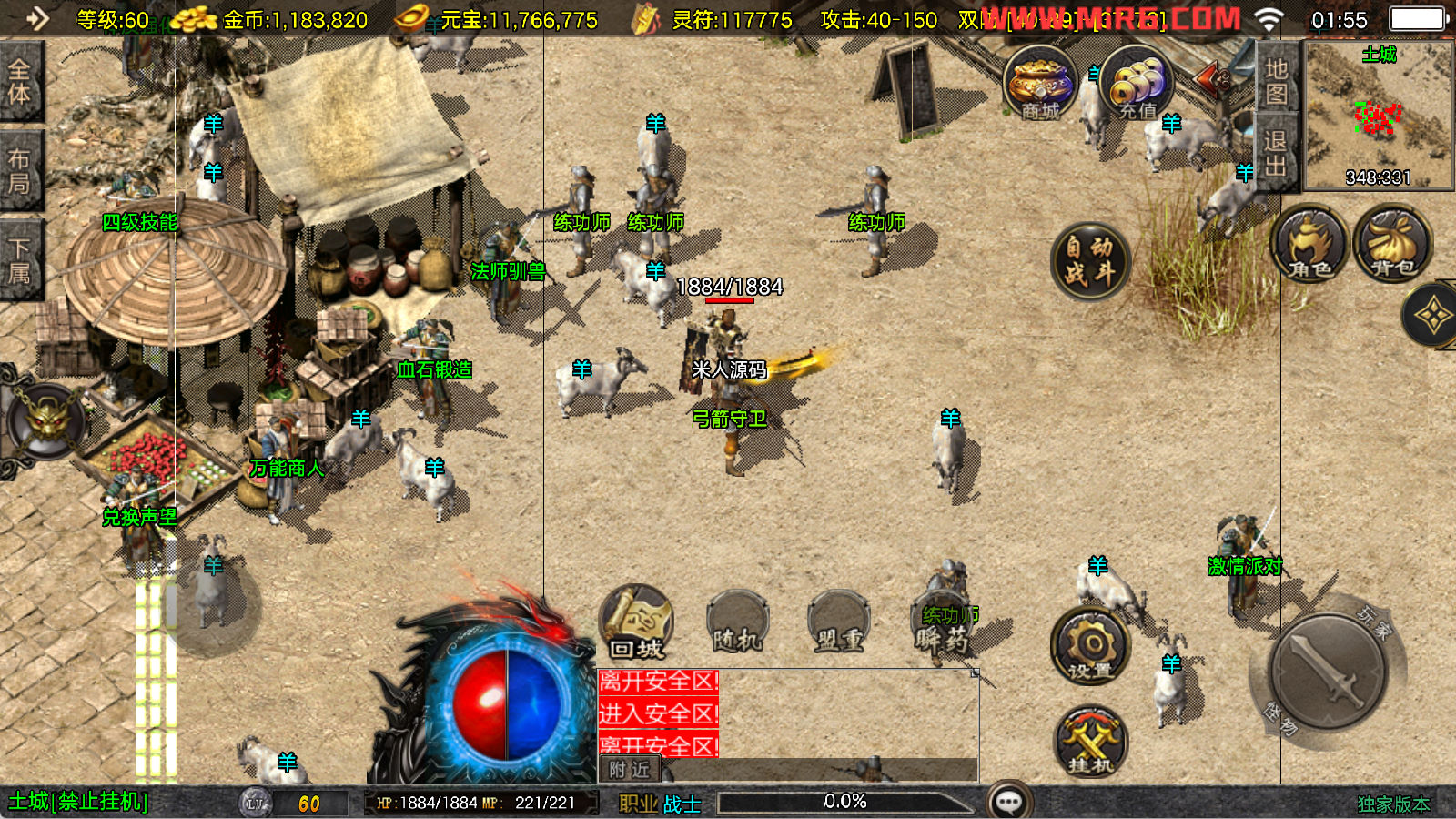The image size is (1456, 819).
Task: Activate the 随机 random teleport skill
Action: (x=737, y=624)
